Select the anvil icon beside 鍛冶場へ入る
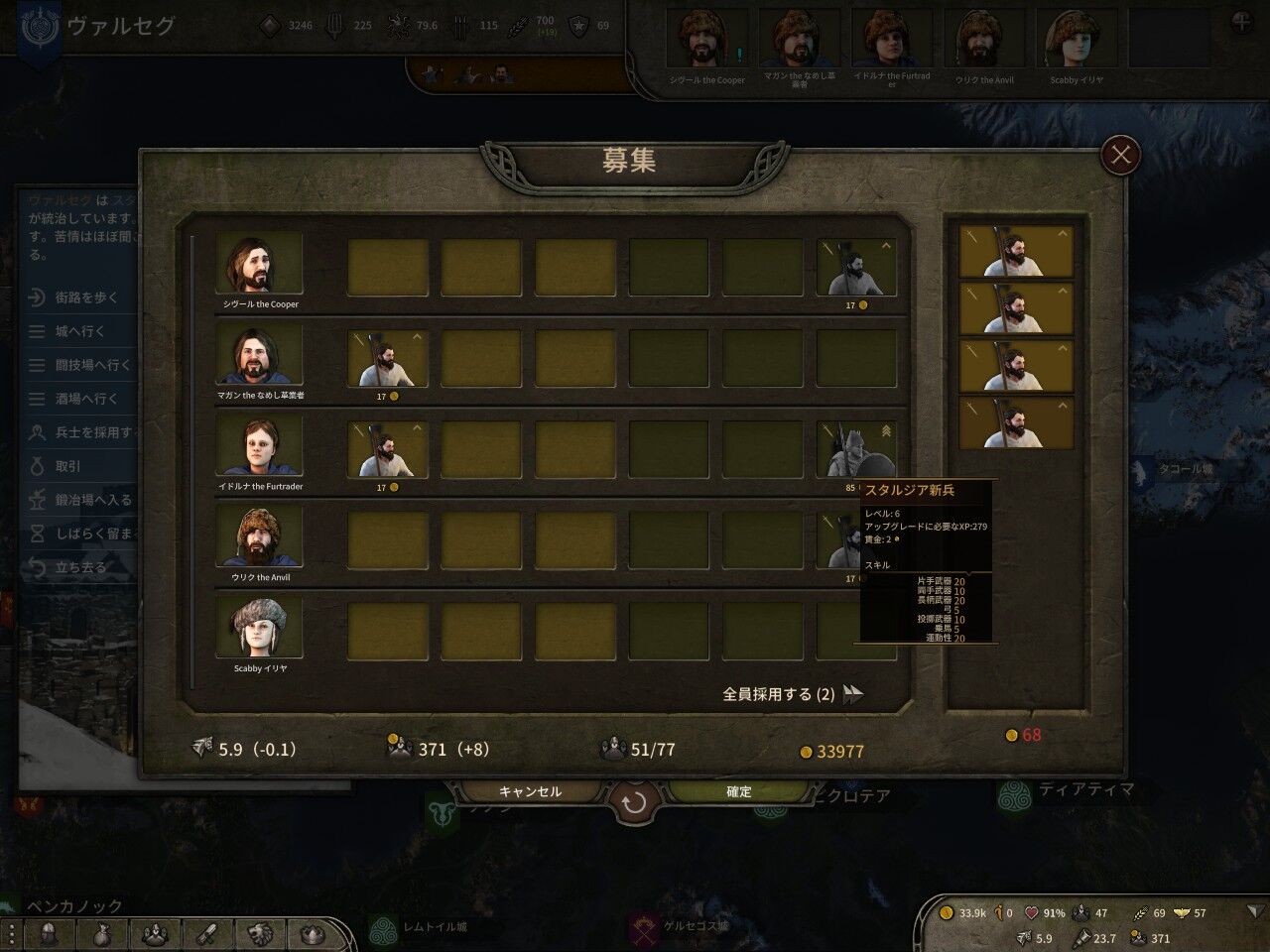1270x952 pixels. pyautogui.click(x=39, y=499)
